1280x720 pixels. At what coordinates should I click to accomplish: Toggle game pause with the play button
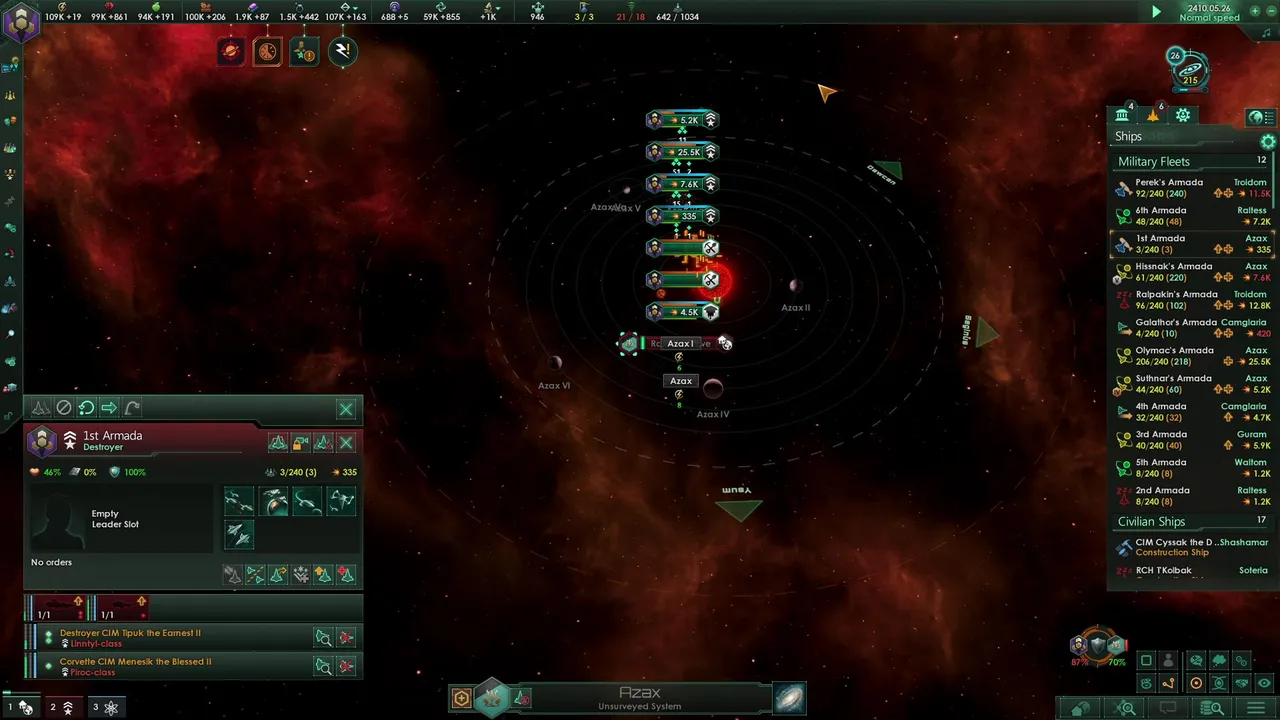tap(1156, 12)
